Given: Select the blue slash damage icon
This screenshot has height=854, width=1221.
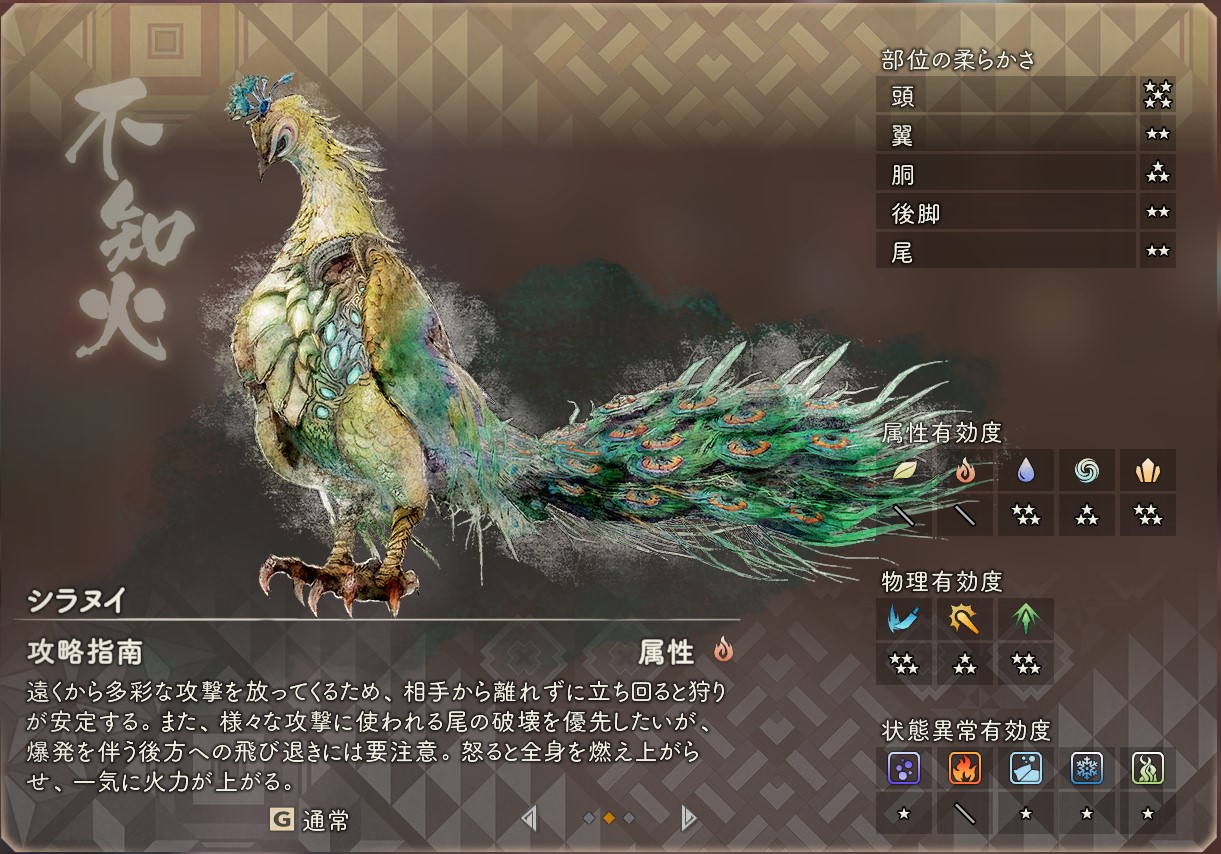Looking at the screenshot, I should (904, 619).
